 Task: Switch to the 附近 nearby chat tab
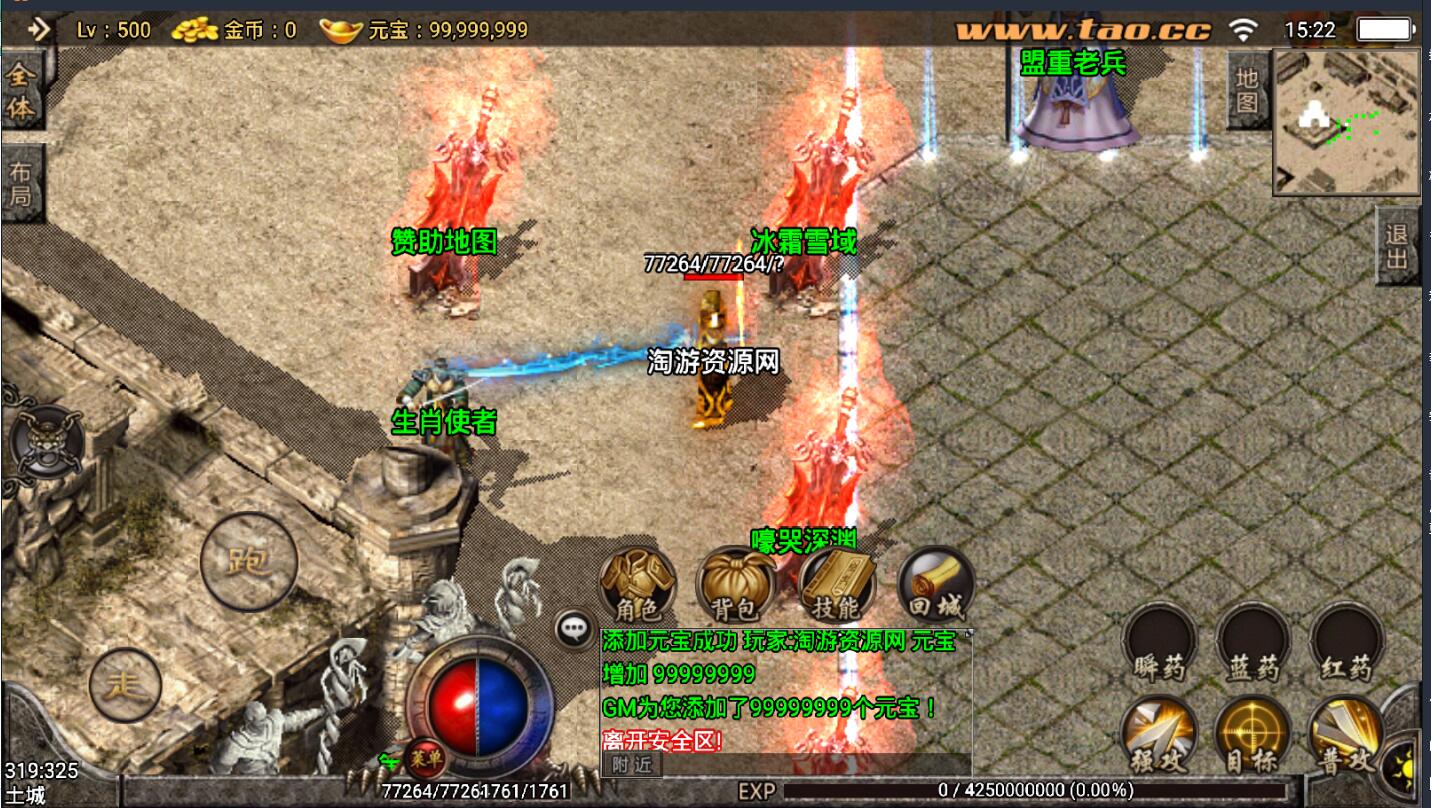point(632,764)
